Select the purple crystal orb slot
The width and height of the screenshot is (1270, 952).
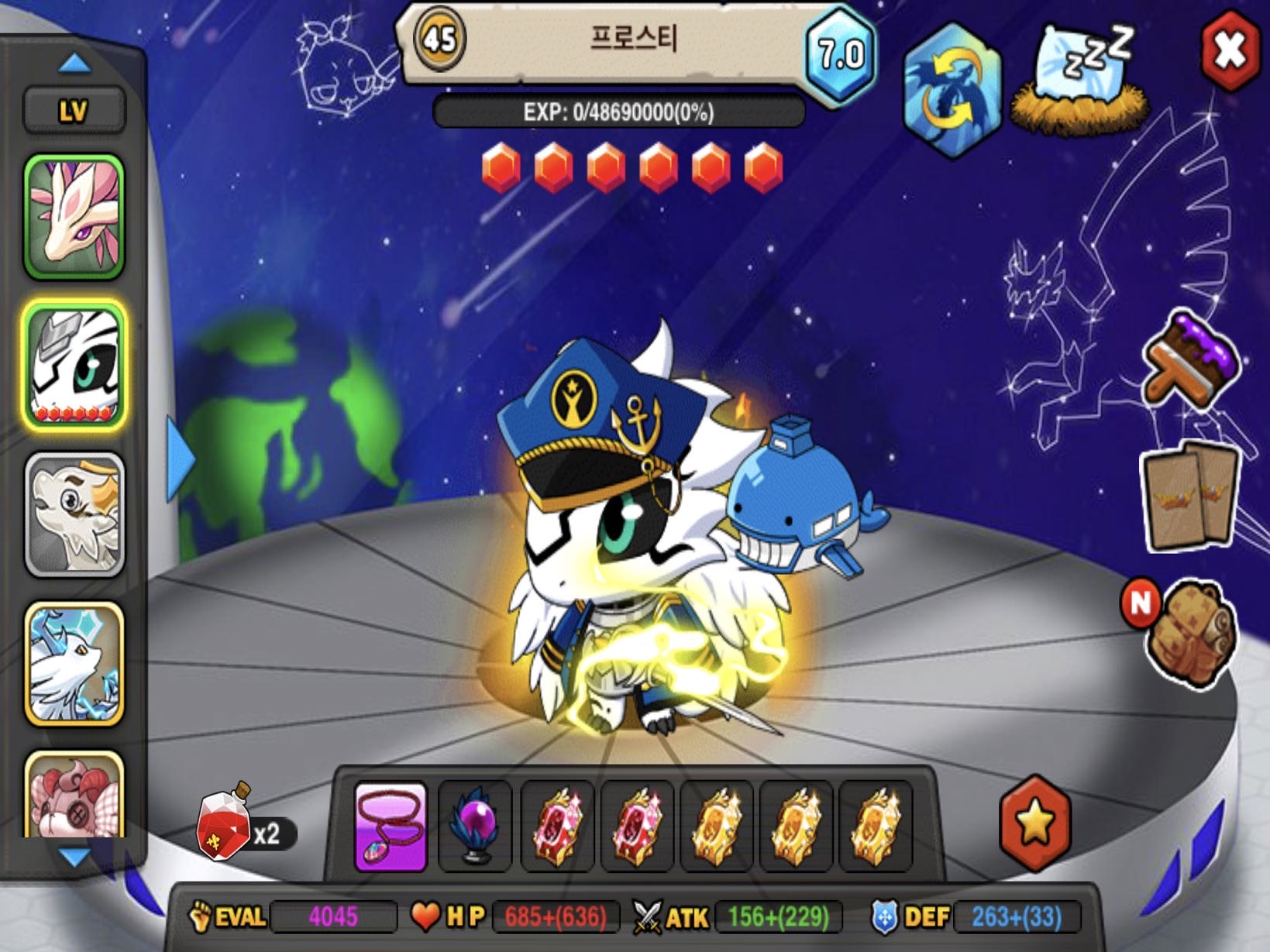click(x=475, y=826)
